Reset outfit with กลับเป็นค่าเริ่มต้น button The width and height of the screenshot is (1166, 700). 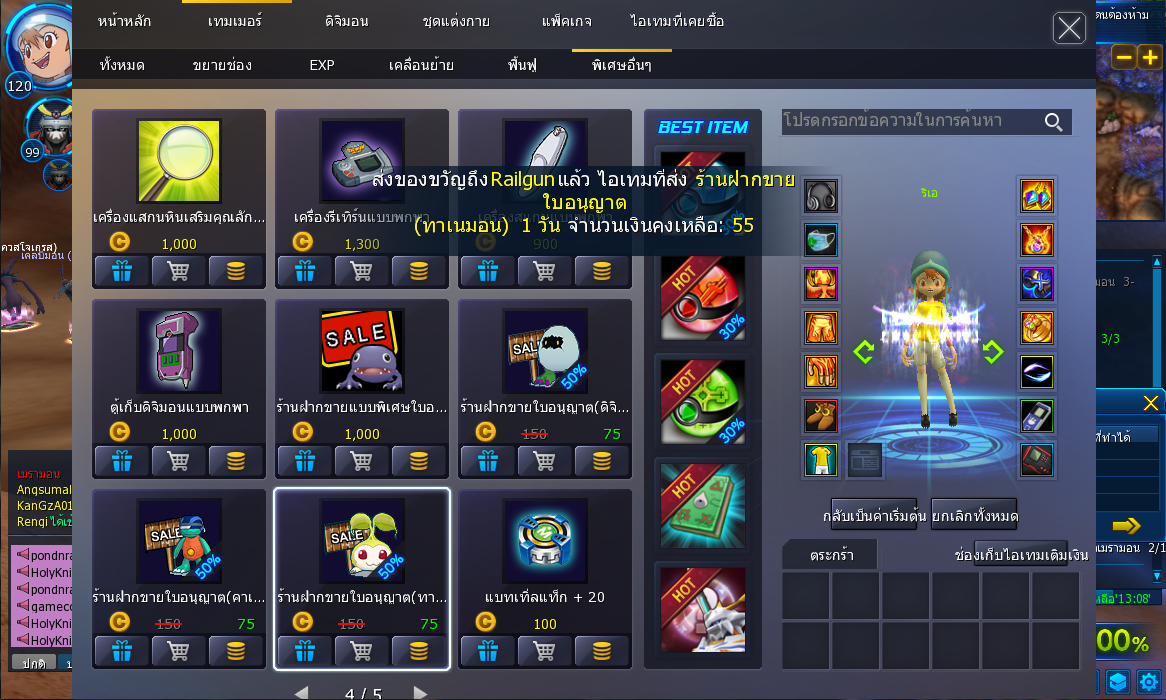click(874, 516)
